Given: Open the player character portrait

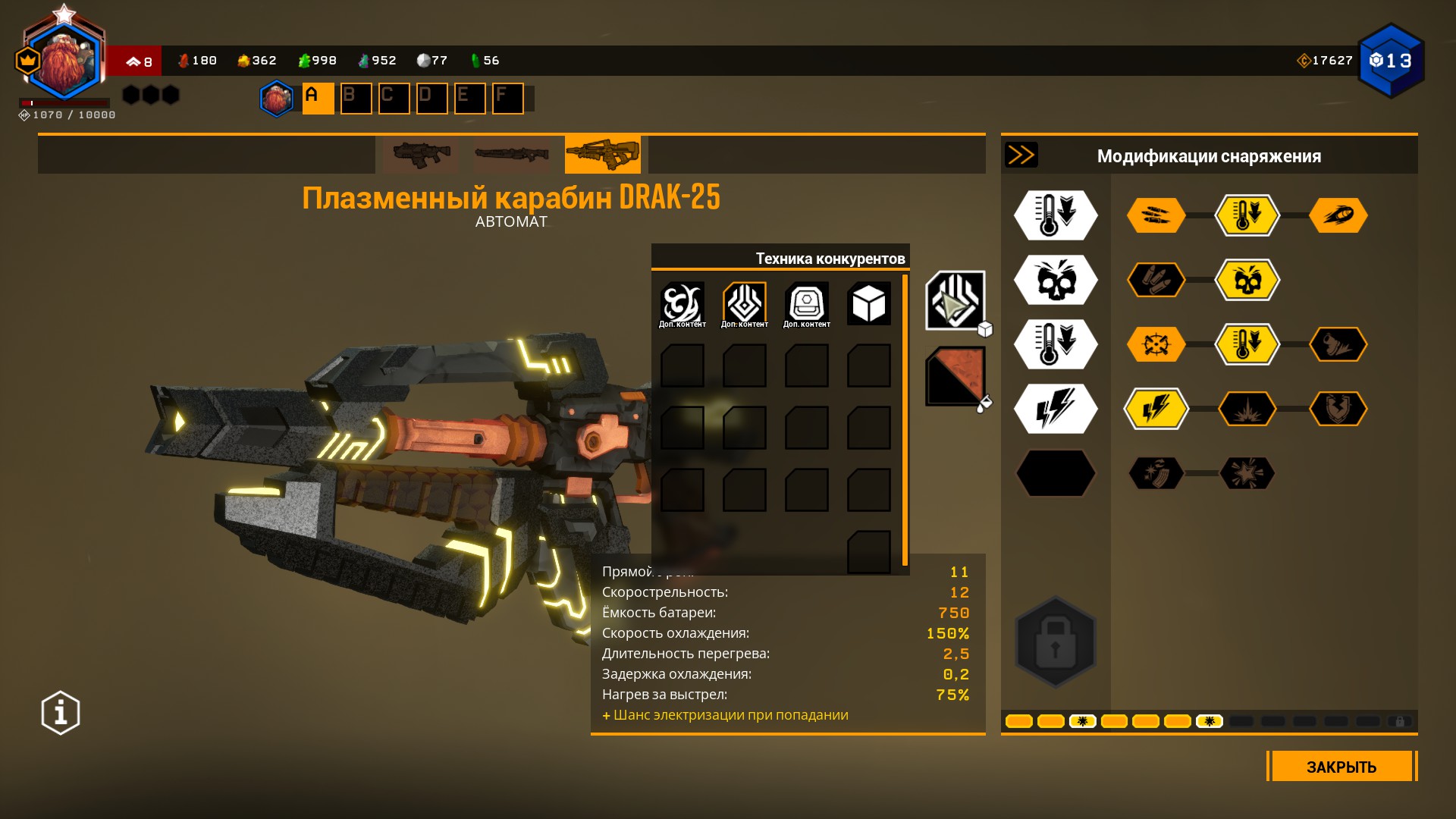Looking at the screenshot, I should point(64,62).
